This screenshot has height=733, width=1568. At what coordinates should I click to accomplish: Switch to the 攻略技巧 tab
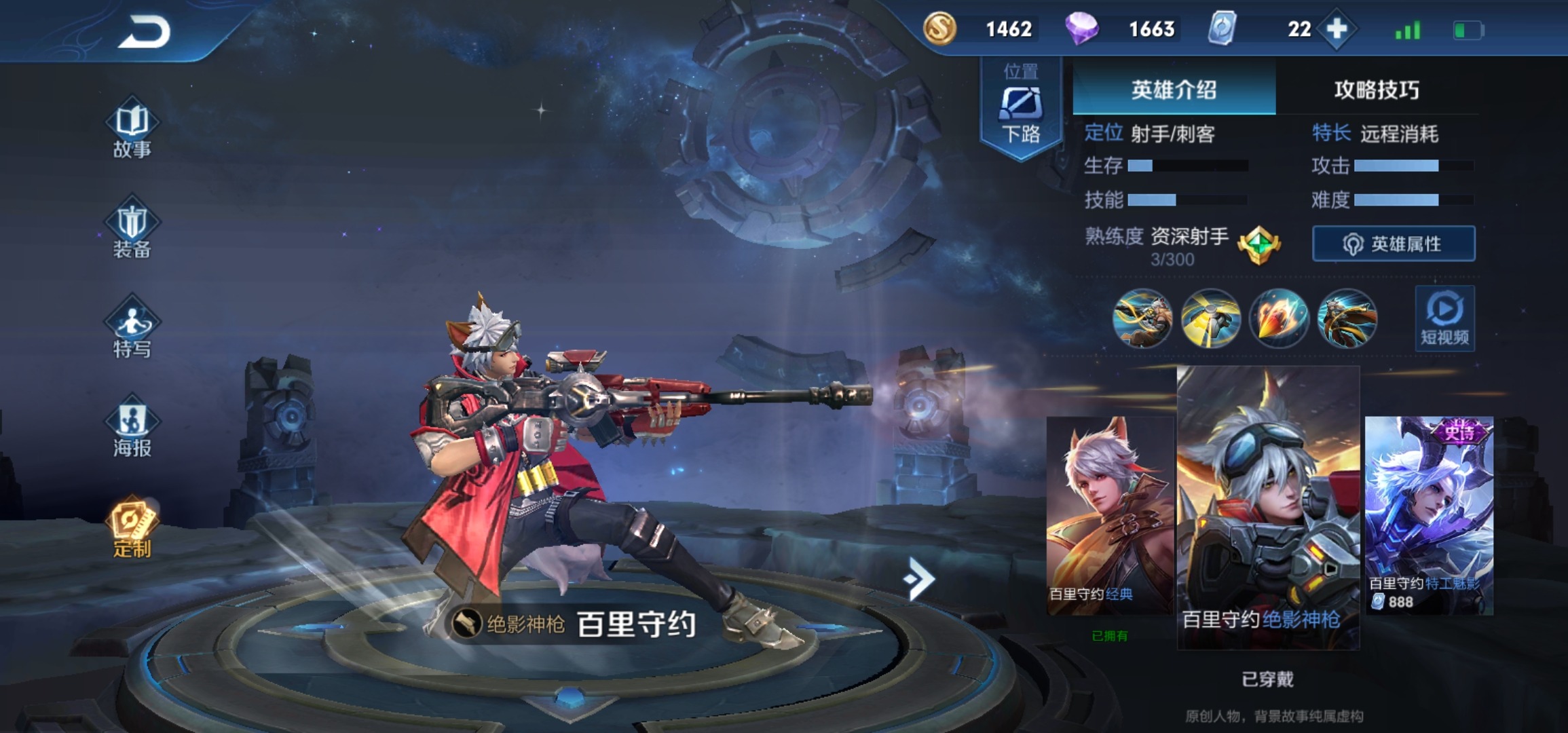1377,90
